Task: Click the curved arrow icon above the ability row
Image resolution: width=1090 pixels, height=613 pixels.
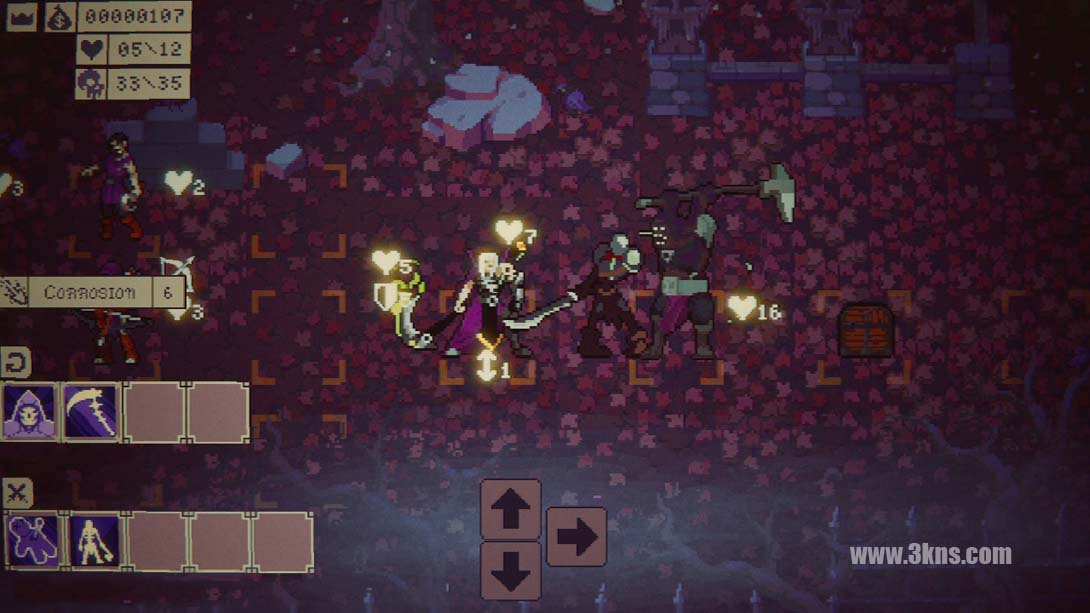Action: 16,360
